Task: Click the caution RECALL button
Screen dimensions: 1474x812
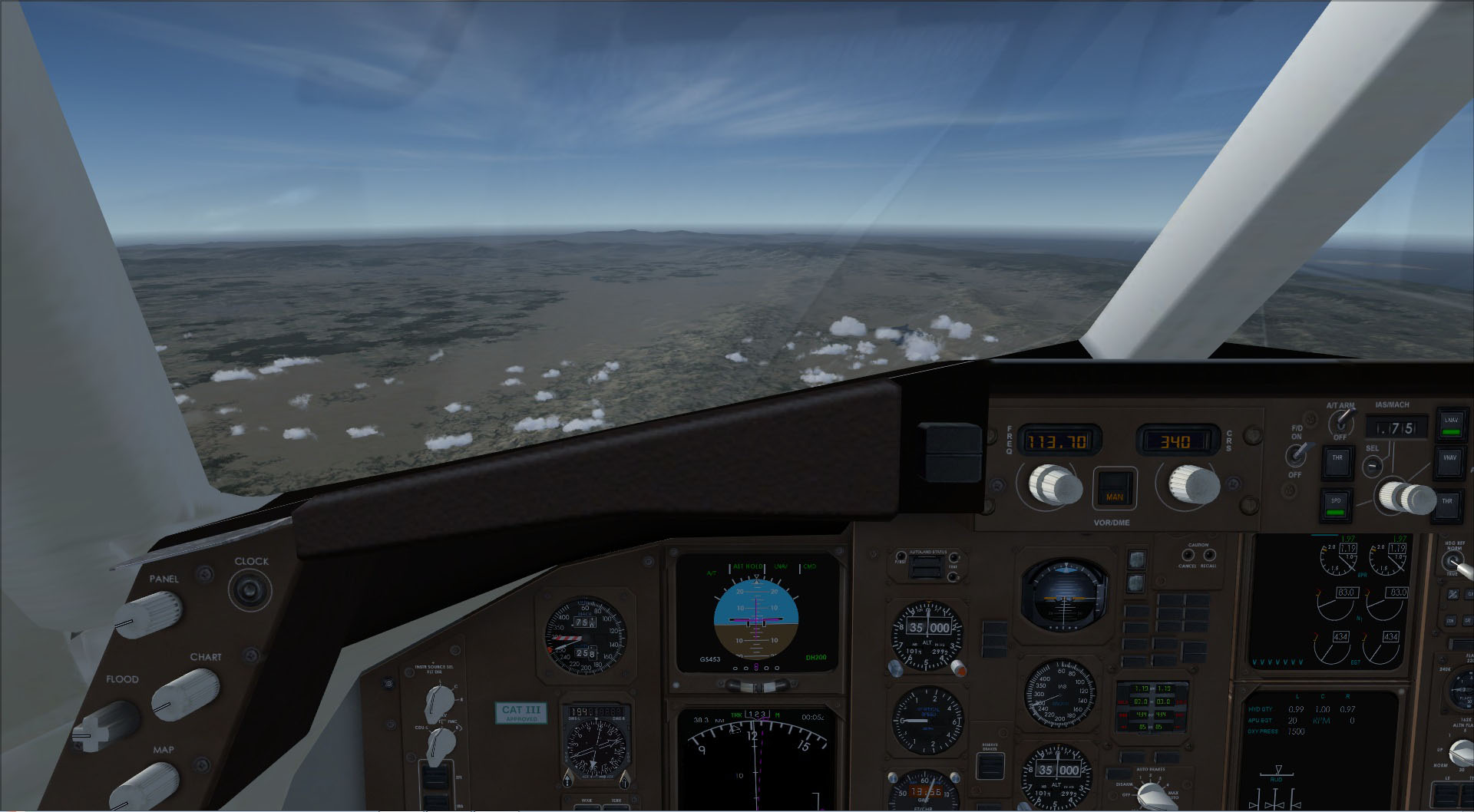Action: [x=1208, y=553]
